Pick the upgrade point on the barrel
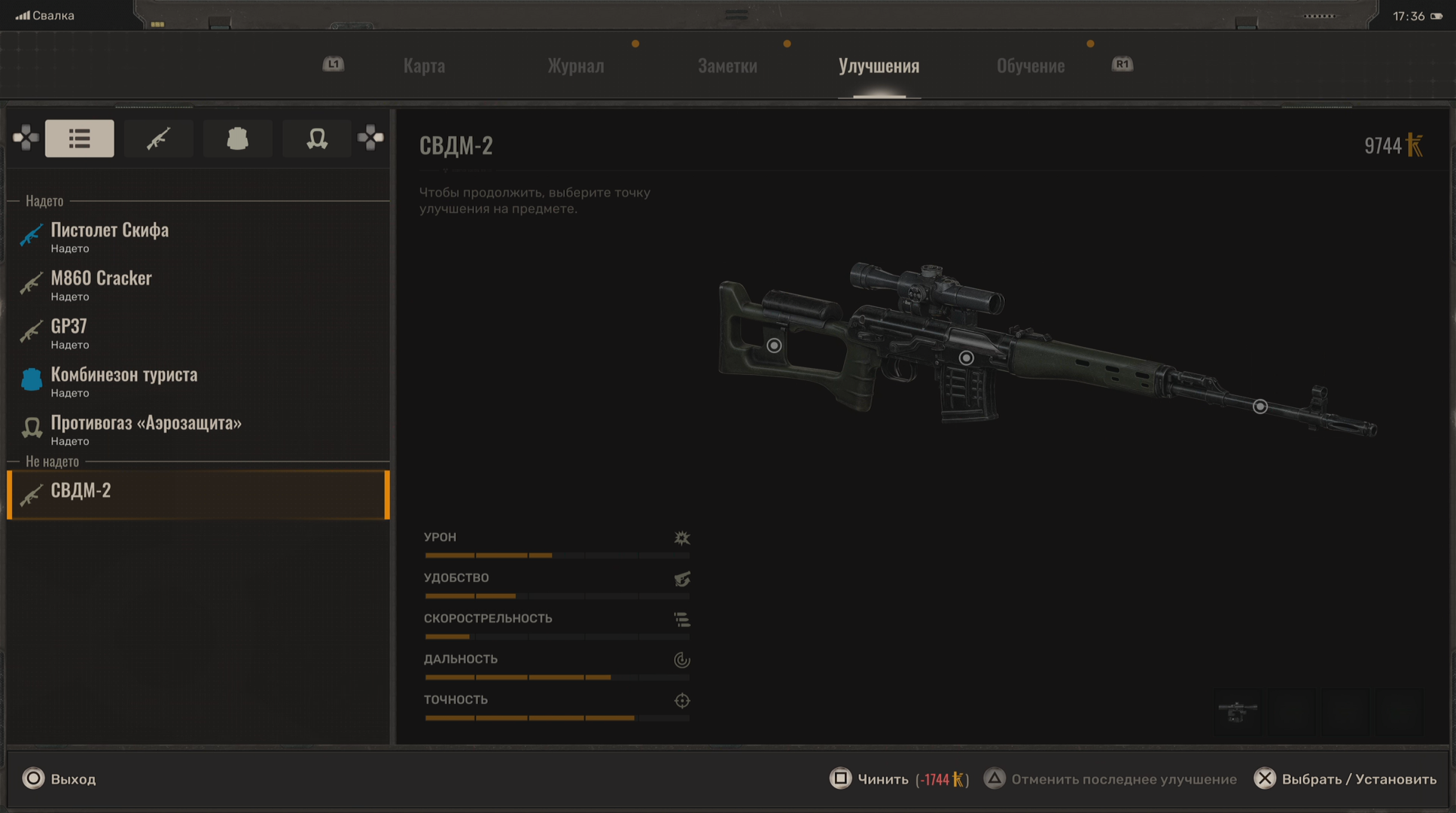The height and width of the screenshot is (813, 1456). click(x=1260, y=406)
